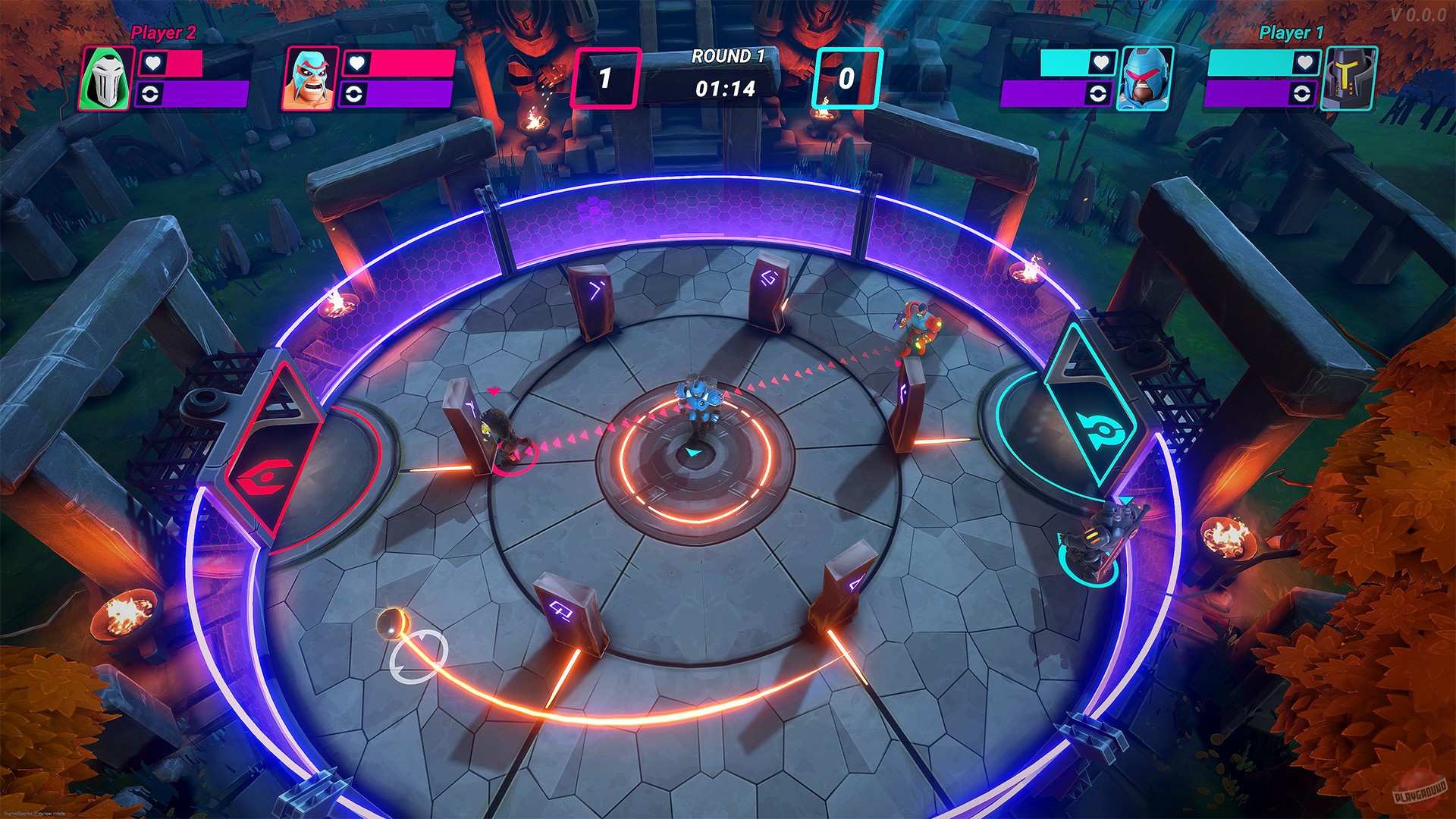Select the circular ability icon under the luchador portrait
Viewport: 1456px width, 819px height.
point(354,94)
